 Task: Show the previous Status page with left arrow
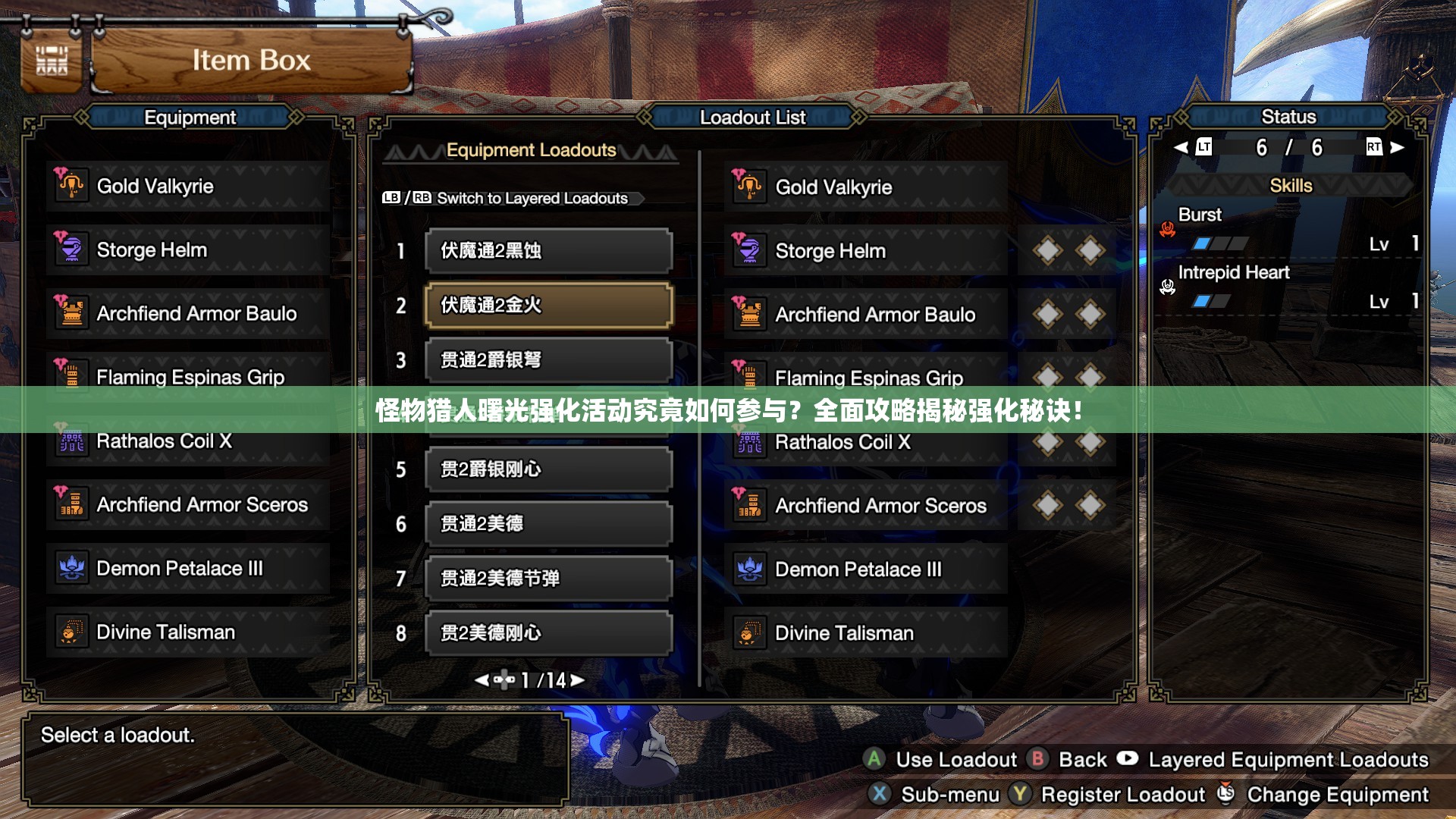pos(1181,147)
